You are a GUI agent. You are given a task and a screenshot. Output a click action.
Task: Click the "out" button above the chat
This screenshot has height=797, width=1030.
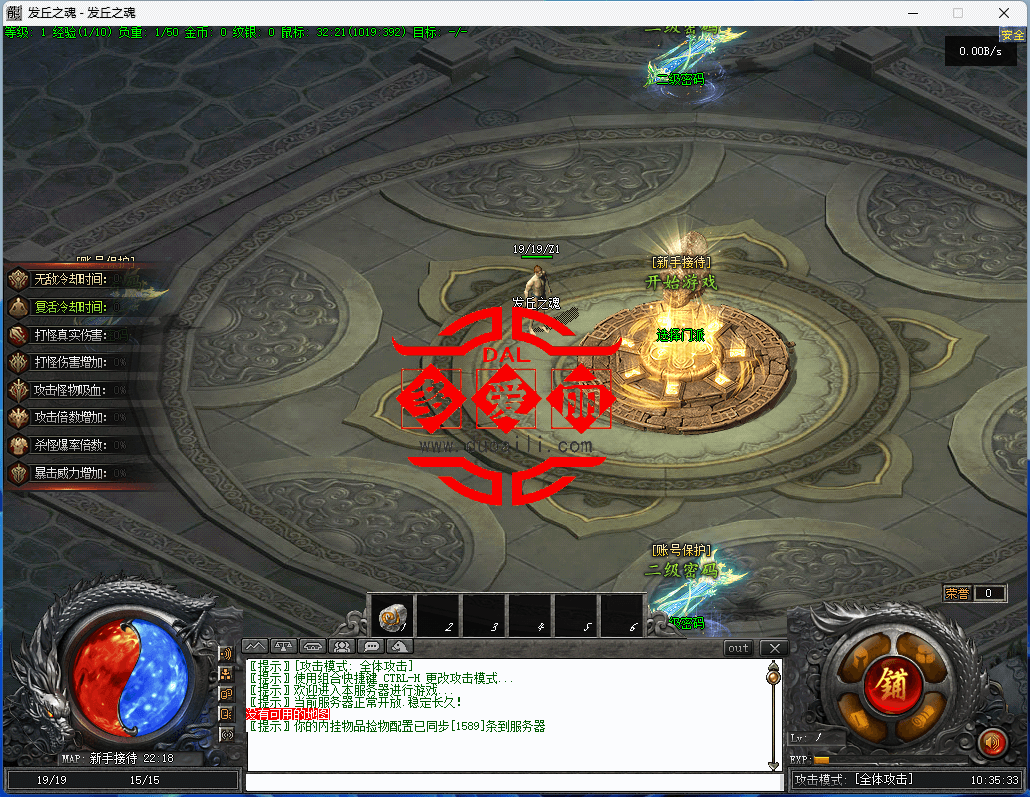coord(738,648)
